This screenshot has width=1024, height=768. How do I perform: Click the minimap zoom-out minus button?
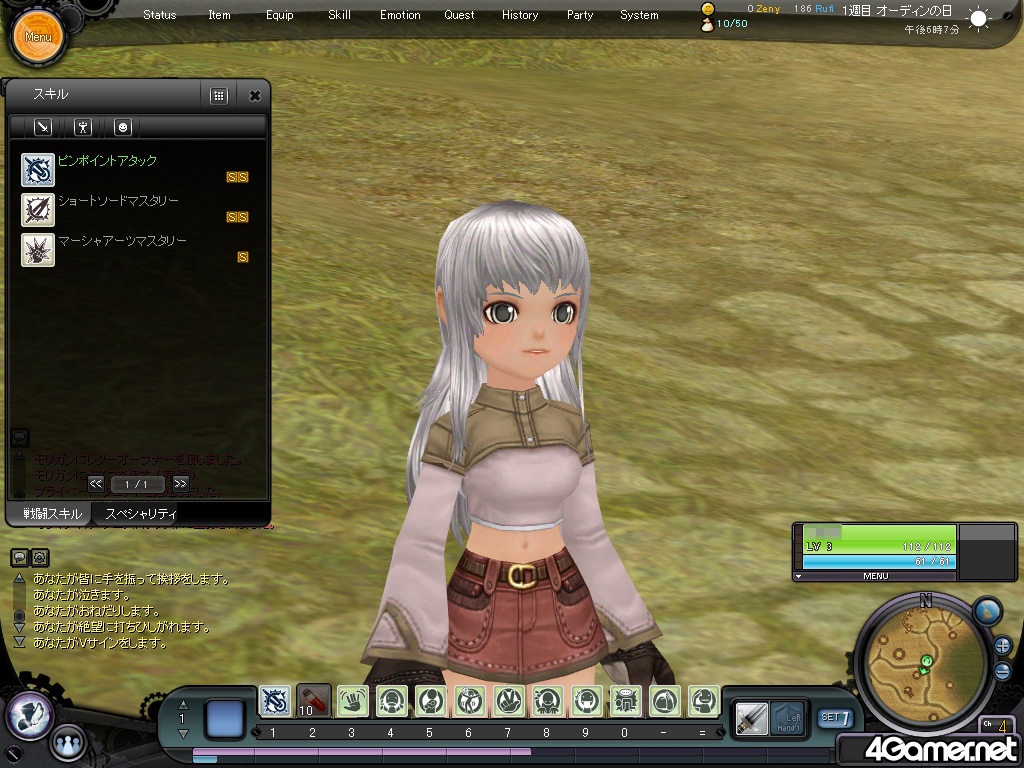pyautogui.click(x=1002, y=671)
